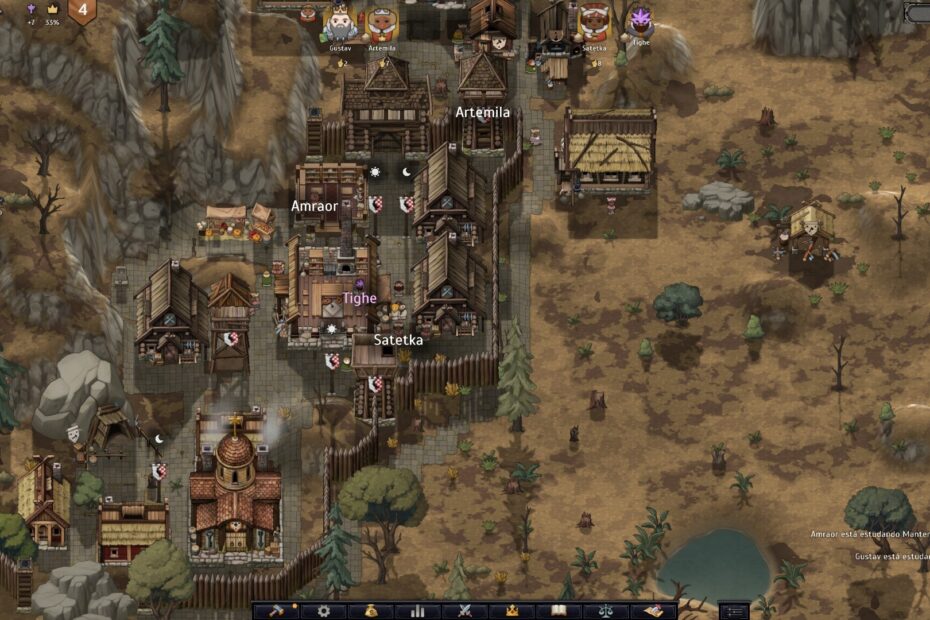The height and width of the screenshot is (620, 930).
Task: Open the hammer build menu
Action: click(275, 610)
